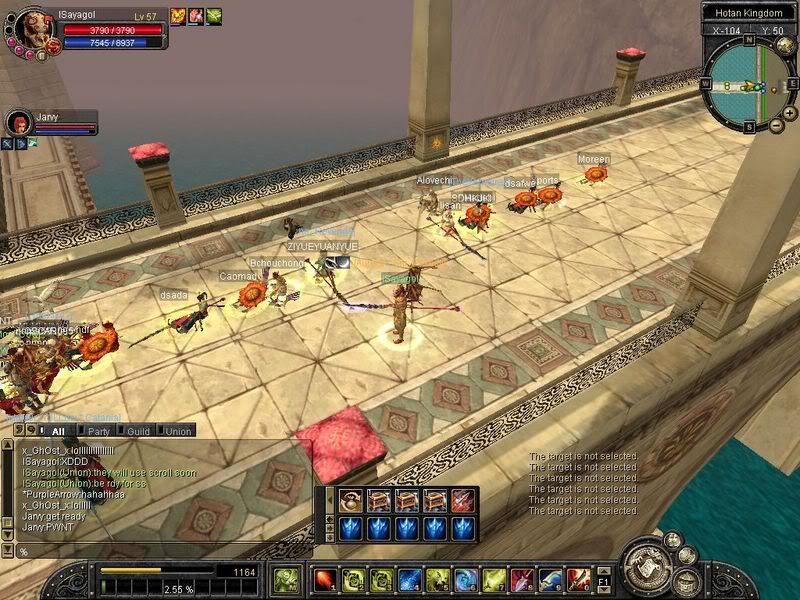Screen dimensions: 800x600
Task: Switch chat to the Guild tab
Action: [138, 431]
